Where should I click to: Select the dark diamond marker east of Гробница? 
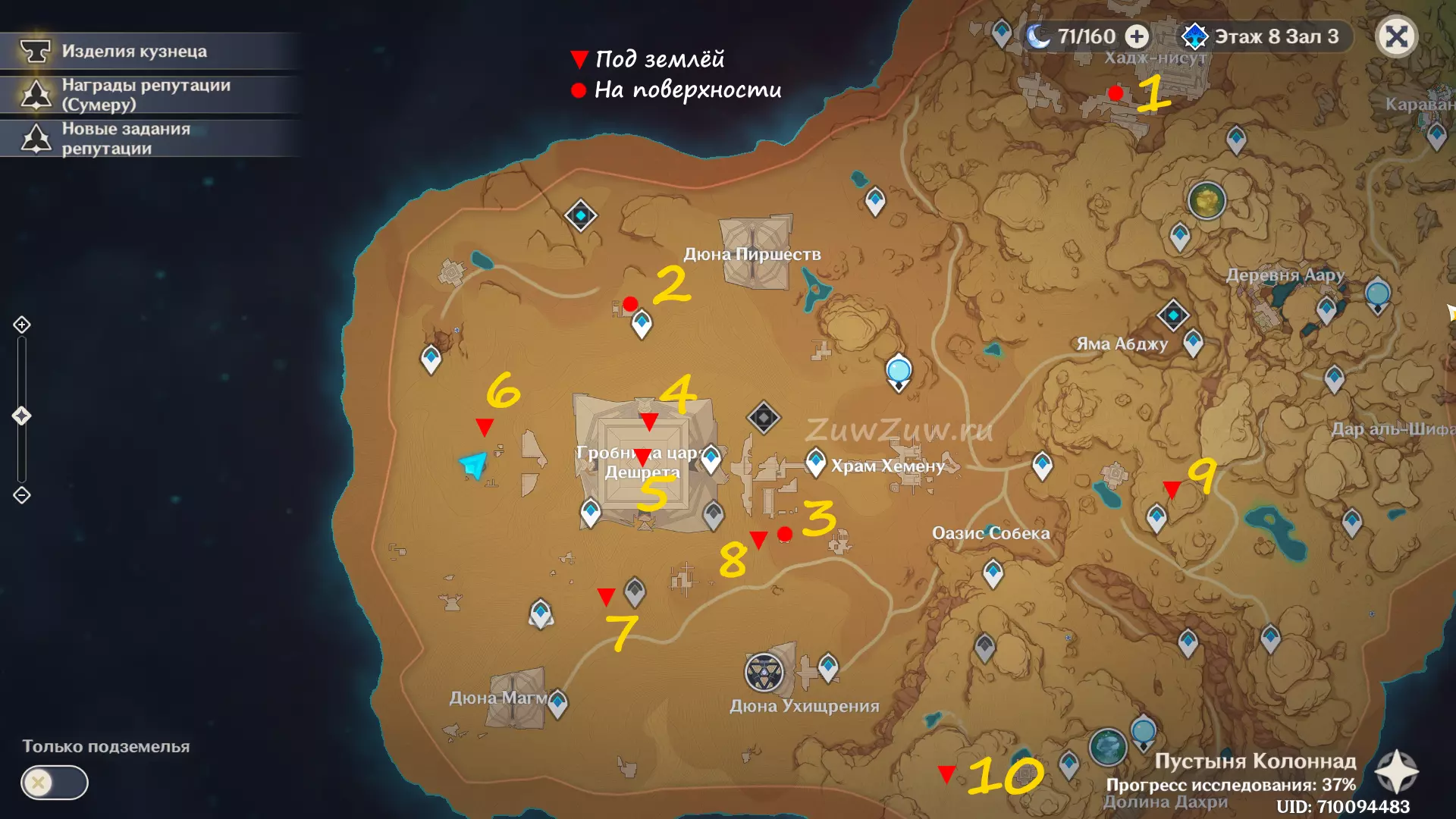click(x=763, y=417)
